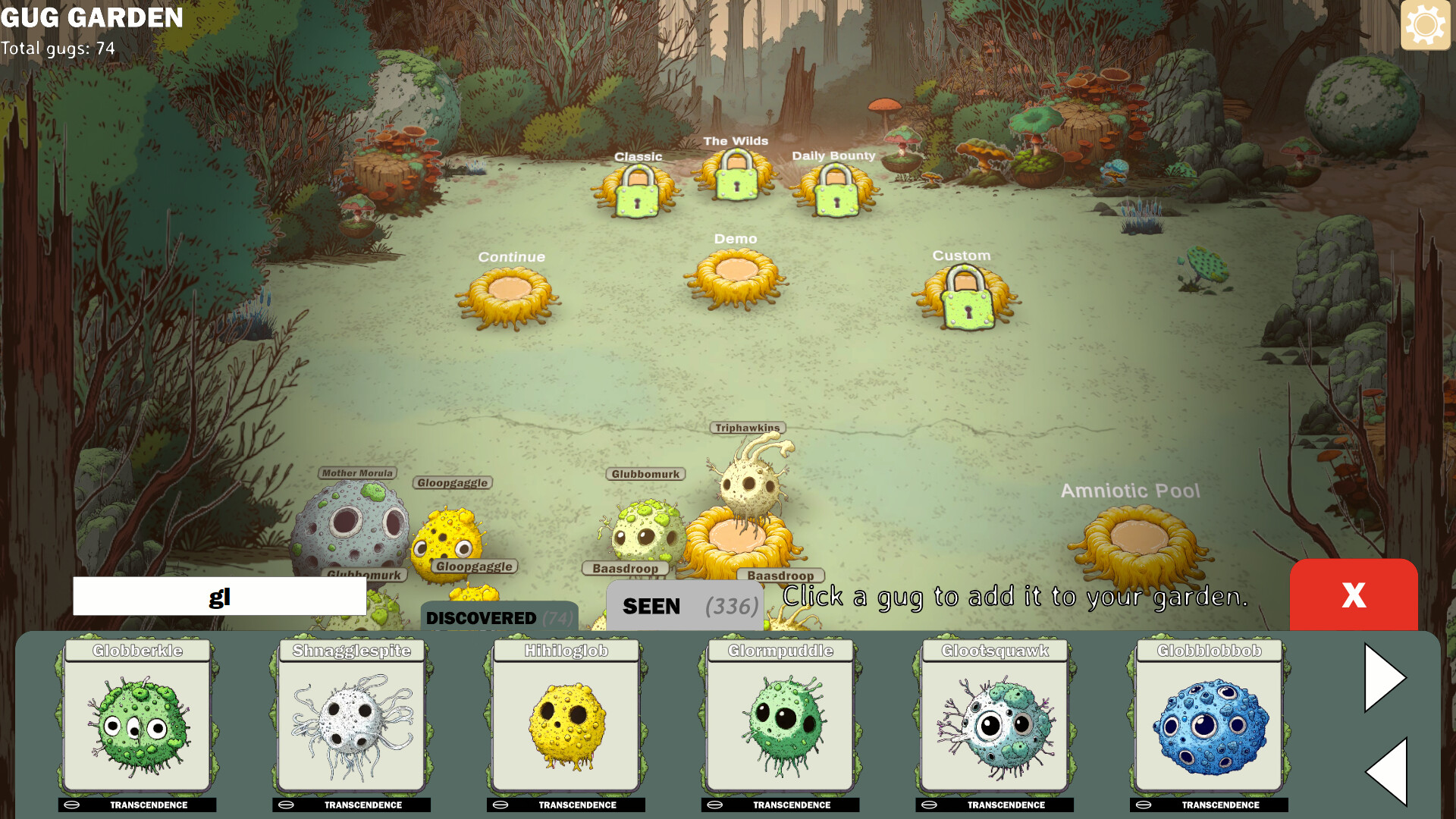The width and height of the screenshot is (1456, 819).
Task: Click the gug search text field
Action: pos(219,596)
